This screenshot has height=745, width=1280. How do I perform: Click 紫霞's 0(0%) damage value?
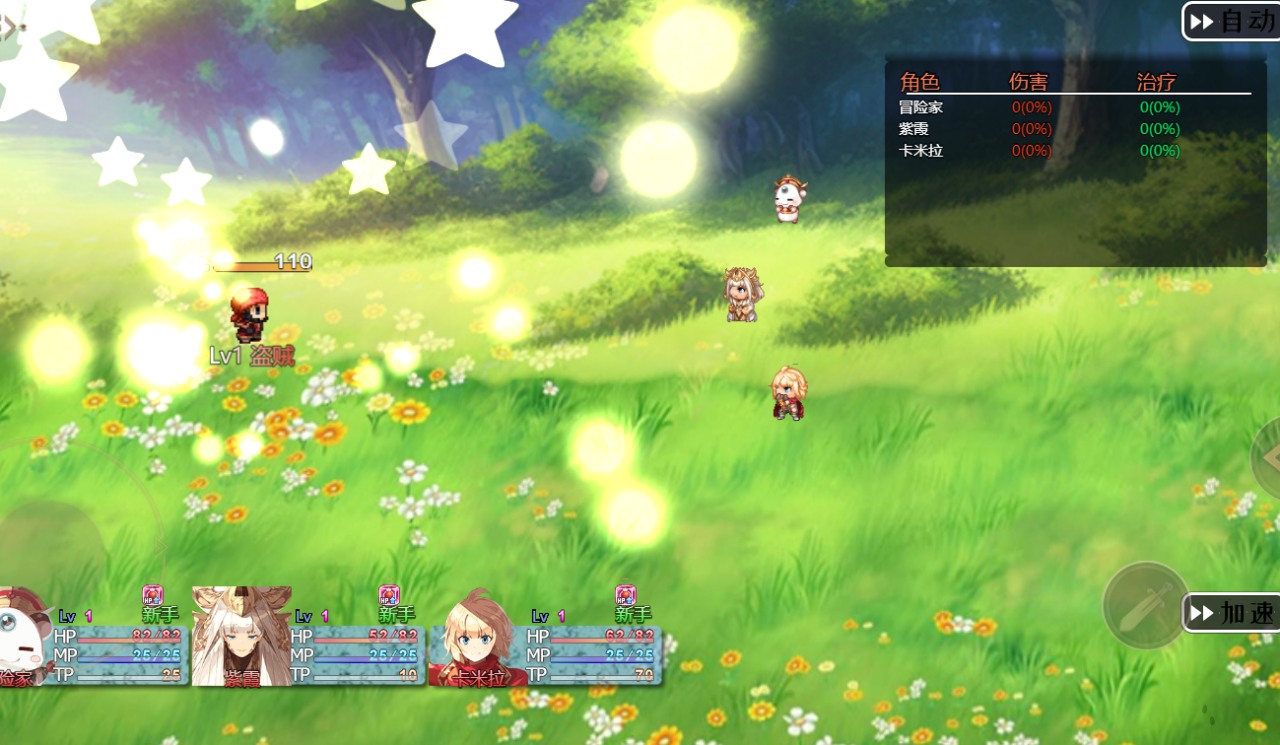point(1031,128)
